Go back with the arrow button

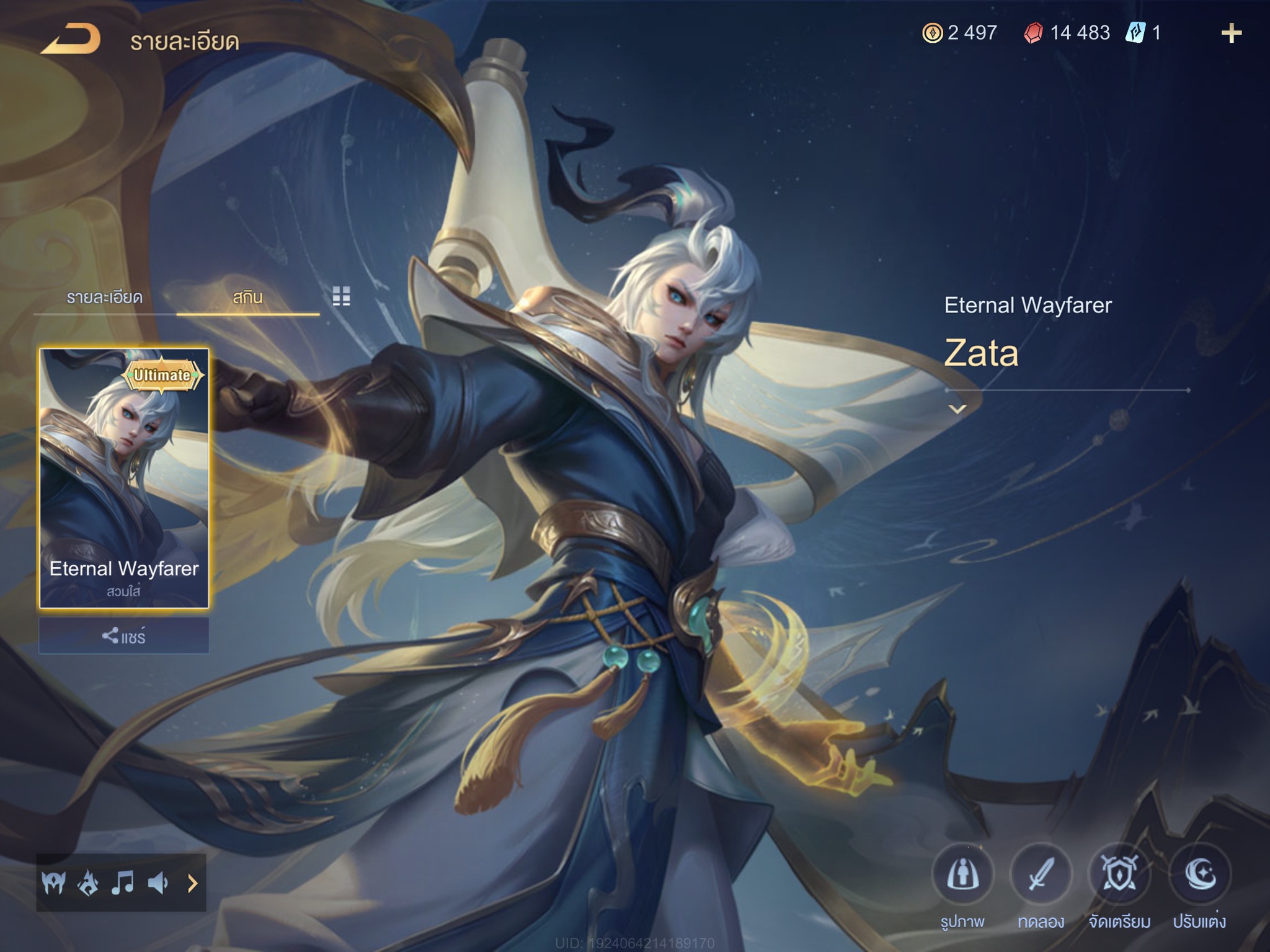point(71,40)
